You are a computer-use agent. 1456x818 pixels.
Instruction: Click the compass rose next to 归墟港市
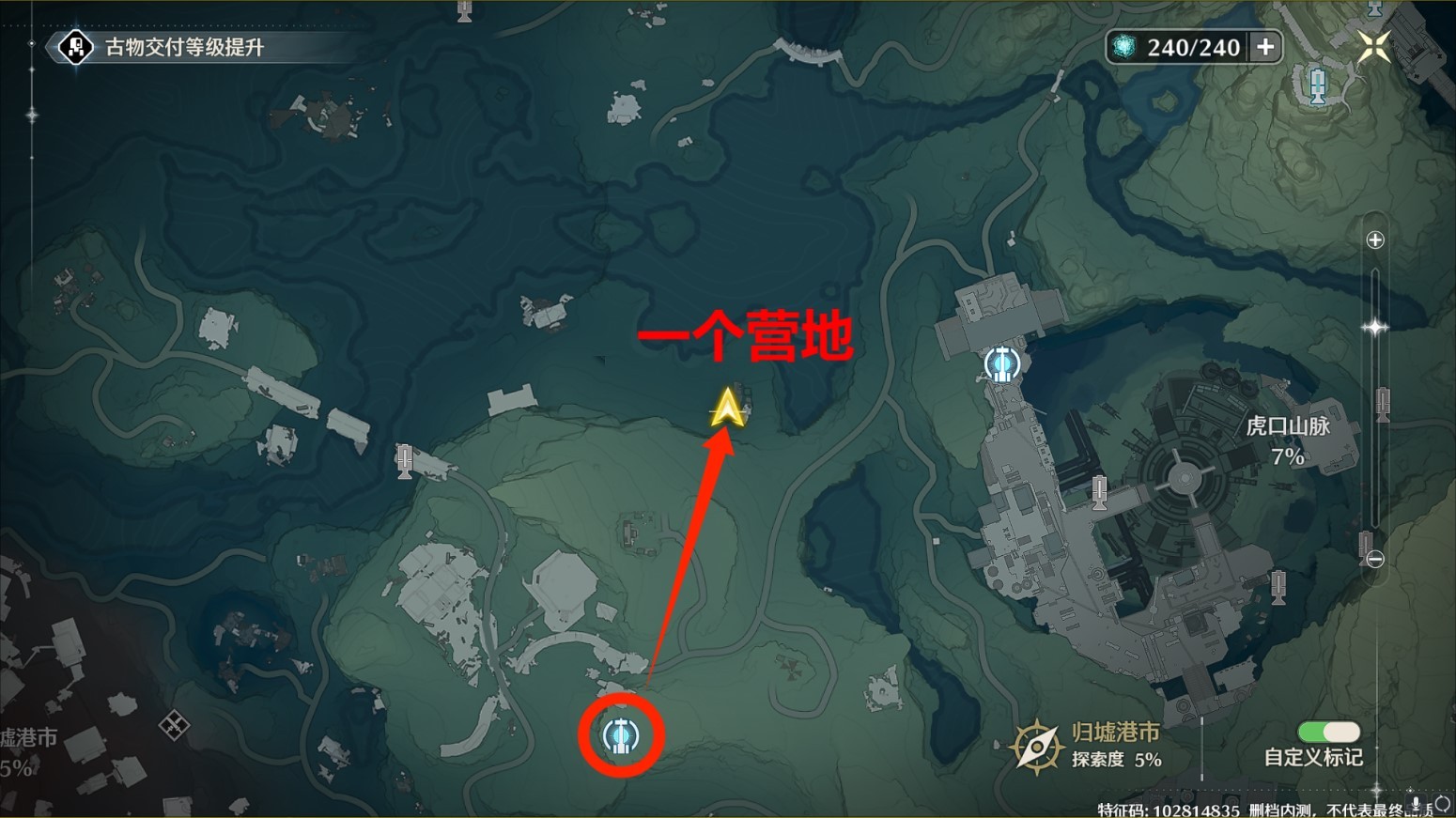pos(1036,746)
